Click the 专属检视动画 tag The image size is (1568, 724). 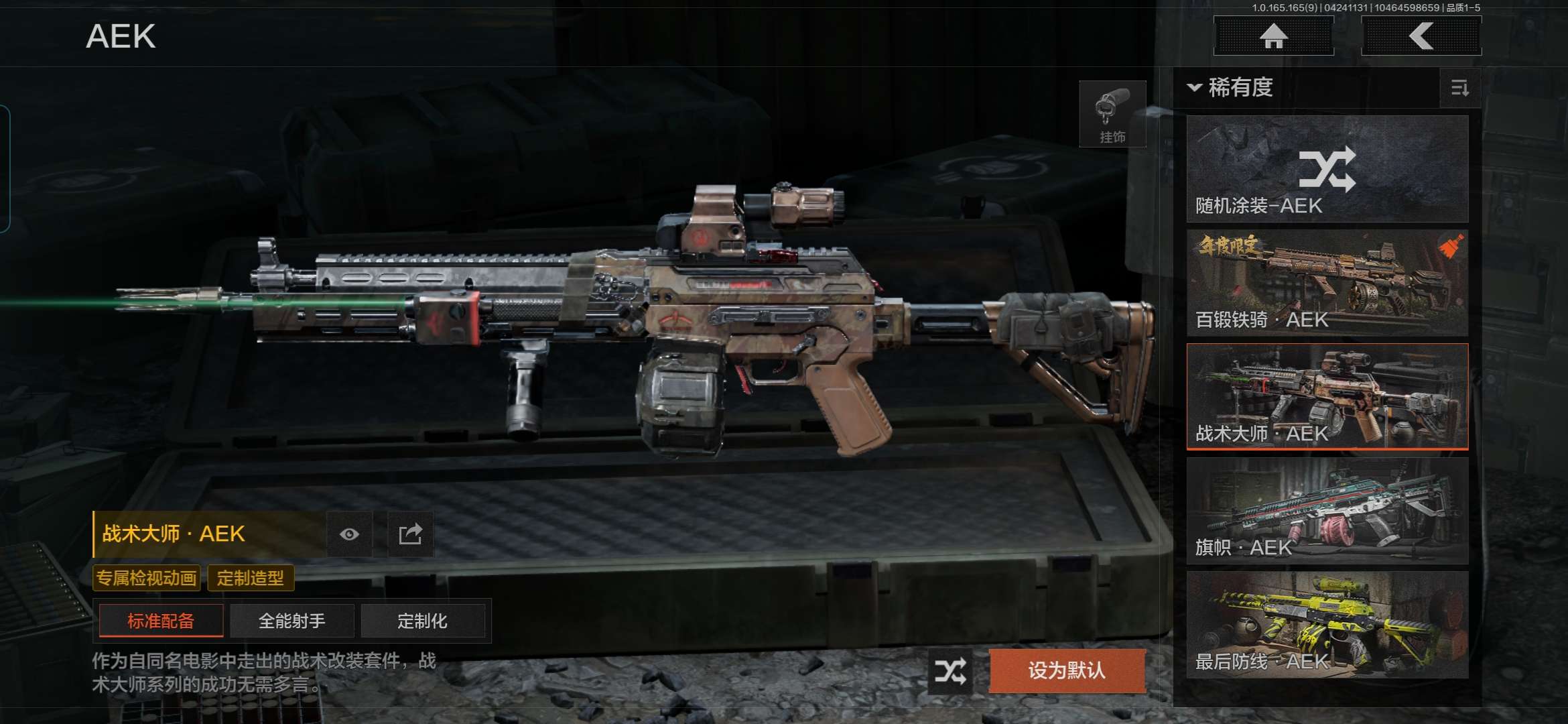tap(147, 578)
